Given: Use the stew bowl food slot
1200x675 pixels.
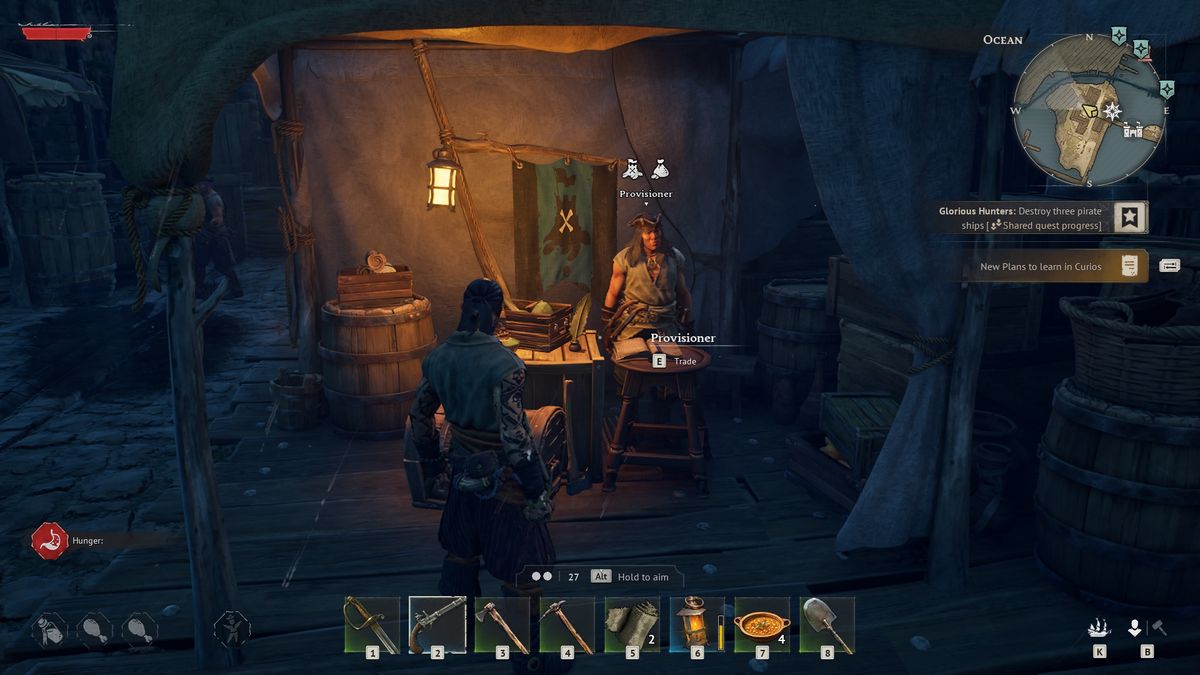Looking at the screenshot, I should [x=762, y=625].
